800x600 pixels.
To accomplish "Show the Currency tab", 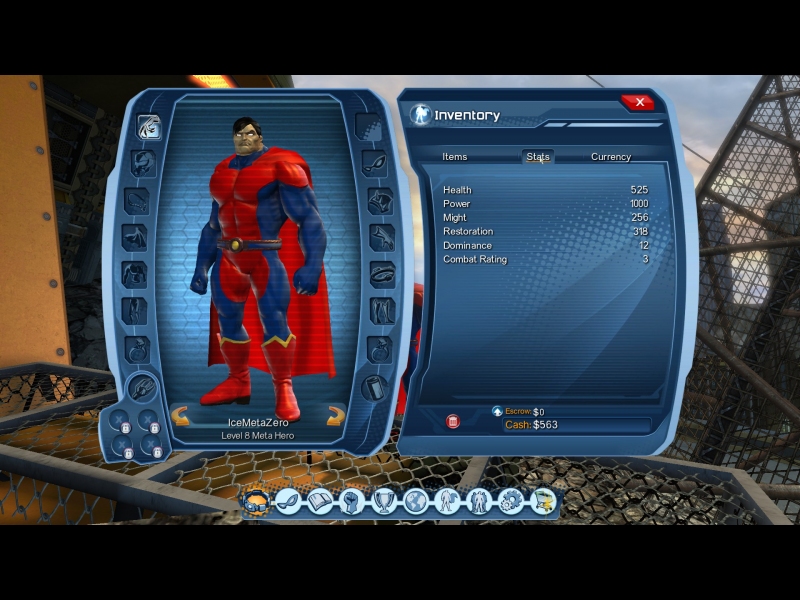I will [611, 157].
